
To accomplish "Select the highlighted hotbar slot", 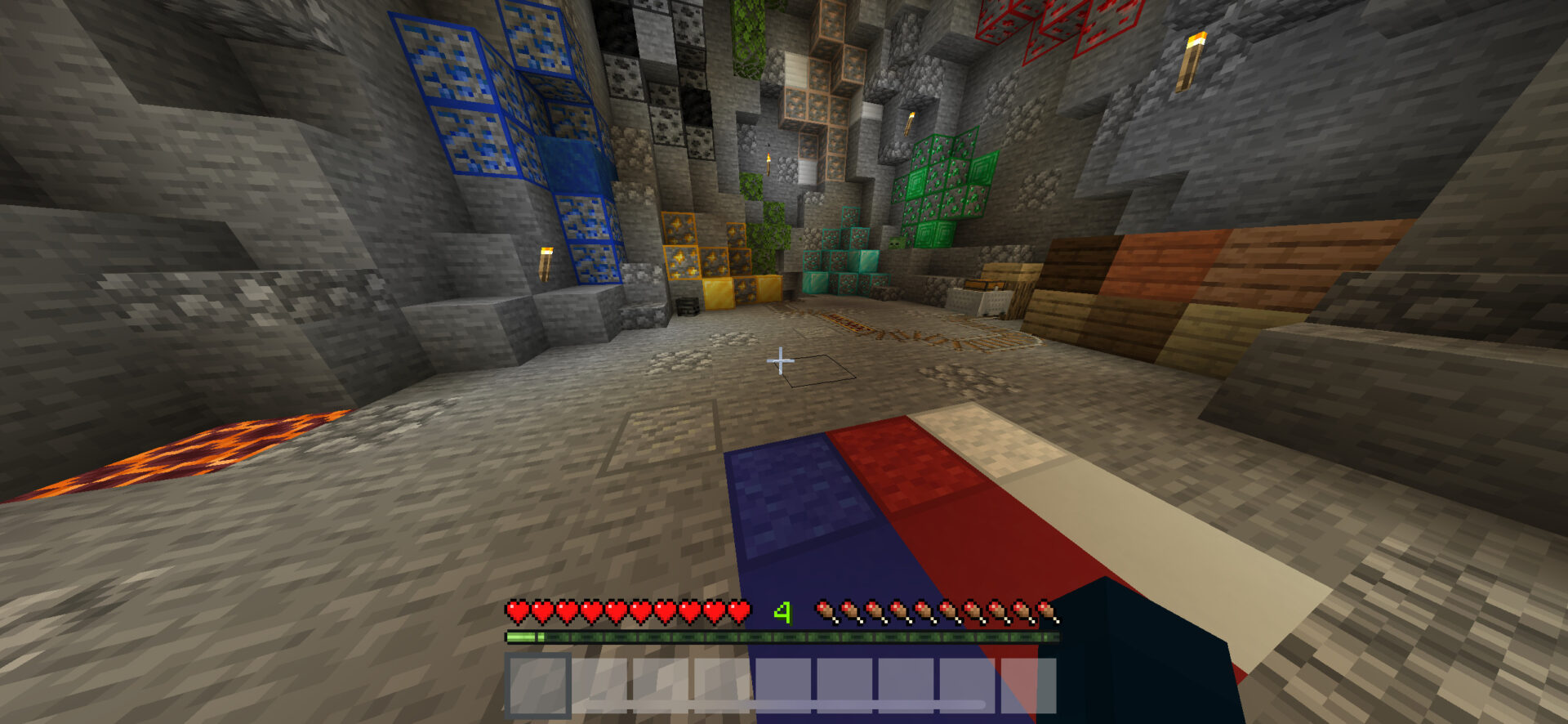I will 537,686.
